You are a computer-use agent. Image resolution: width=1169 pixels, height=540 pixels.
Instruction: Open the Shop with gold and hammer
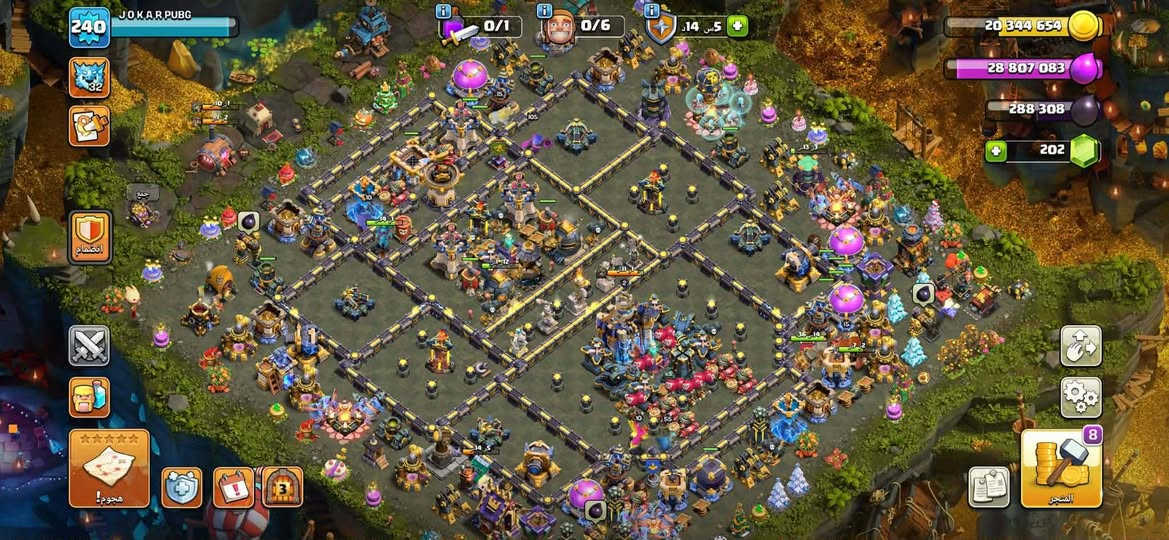1061,469
